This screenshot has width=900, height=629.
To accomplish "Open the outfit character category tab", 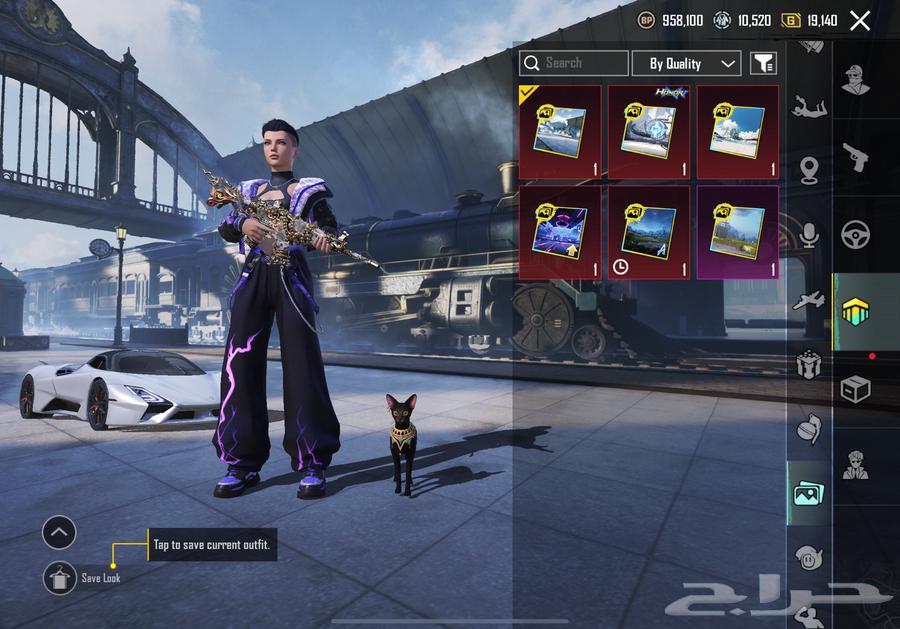I will (x=855, y=80).
